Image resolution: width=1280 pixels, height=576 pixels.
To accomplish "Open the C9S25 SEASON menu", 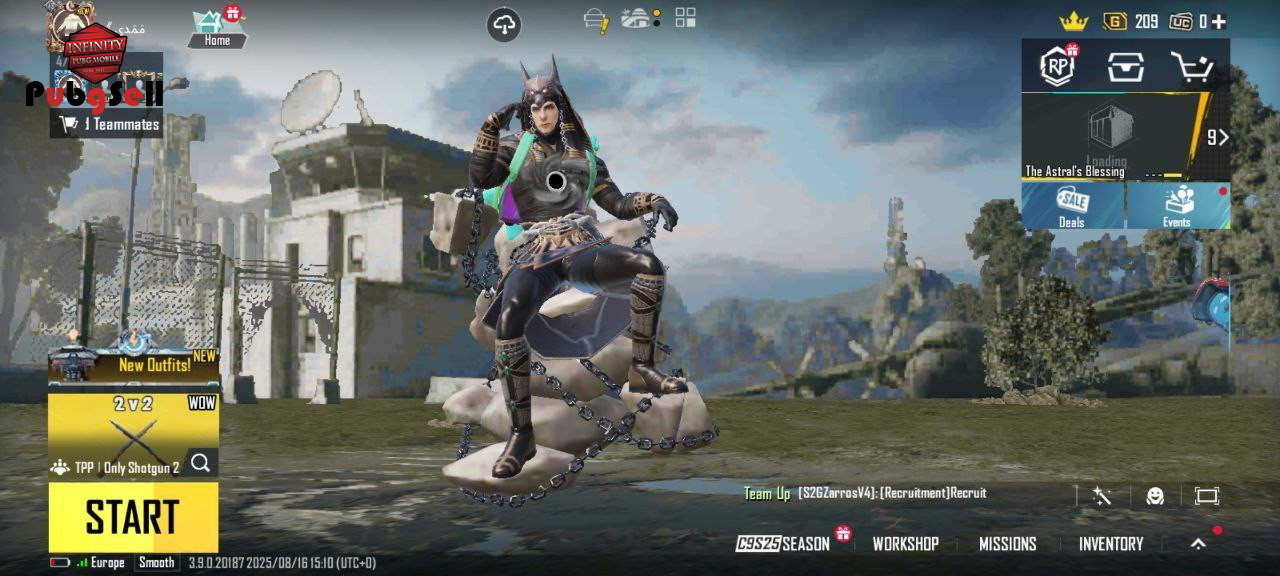I will coord(785,544).
